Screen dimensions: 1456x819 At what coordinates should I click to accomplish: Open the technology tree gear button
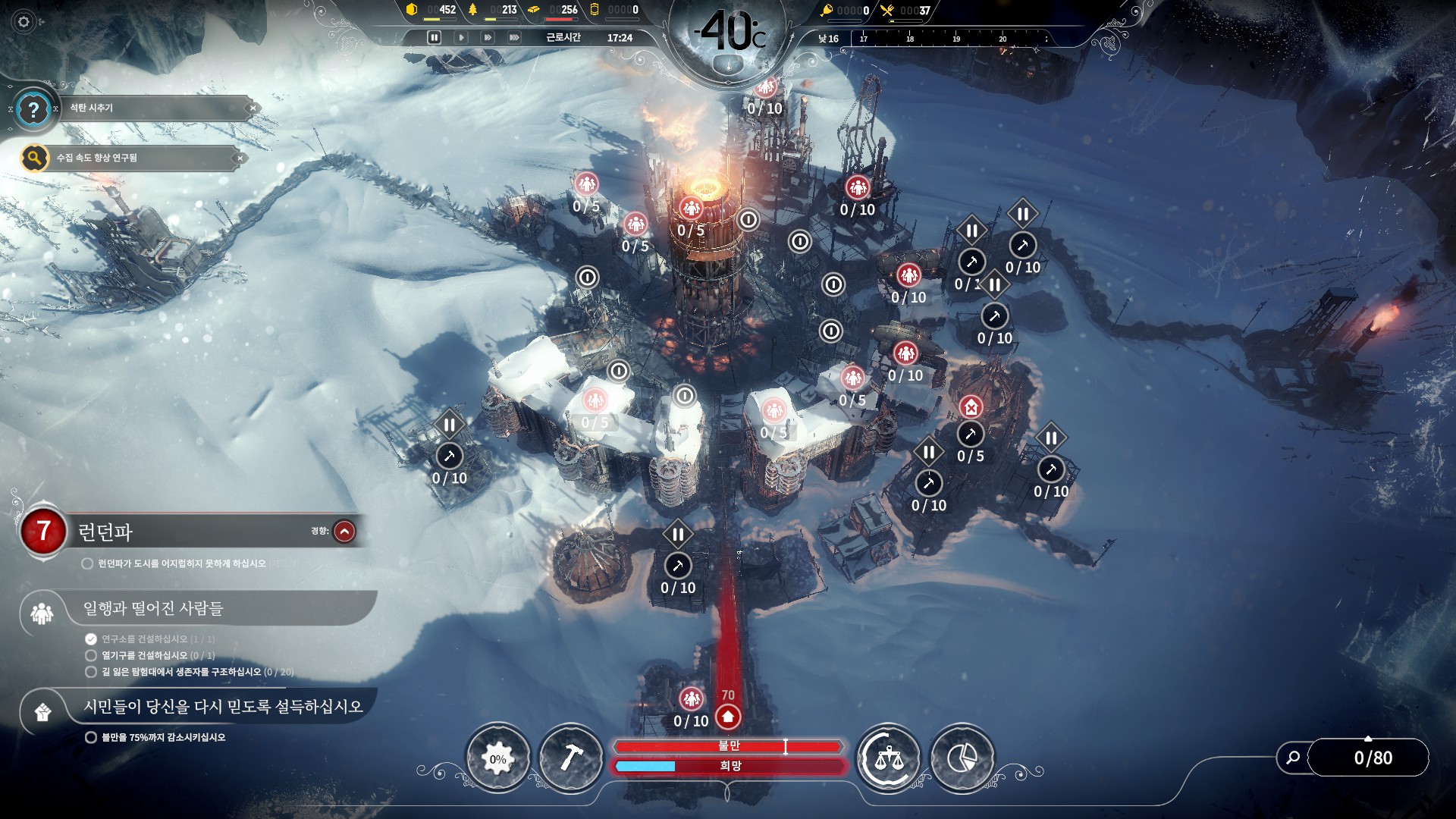click(497, 758)
